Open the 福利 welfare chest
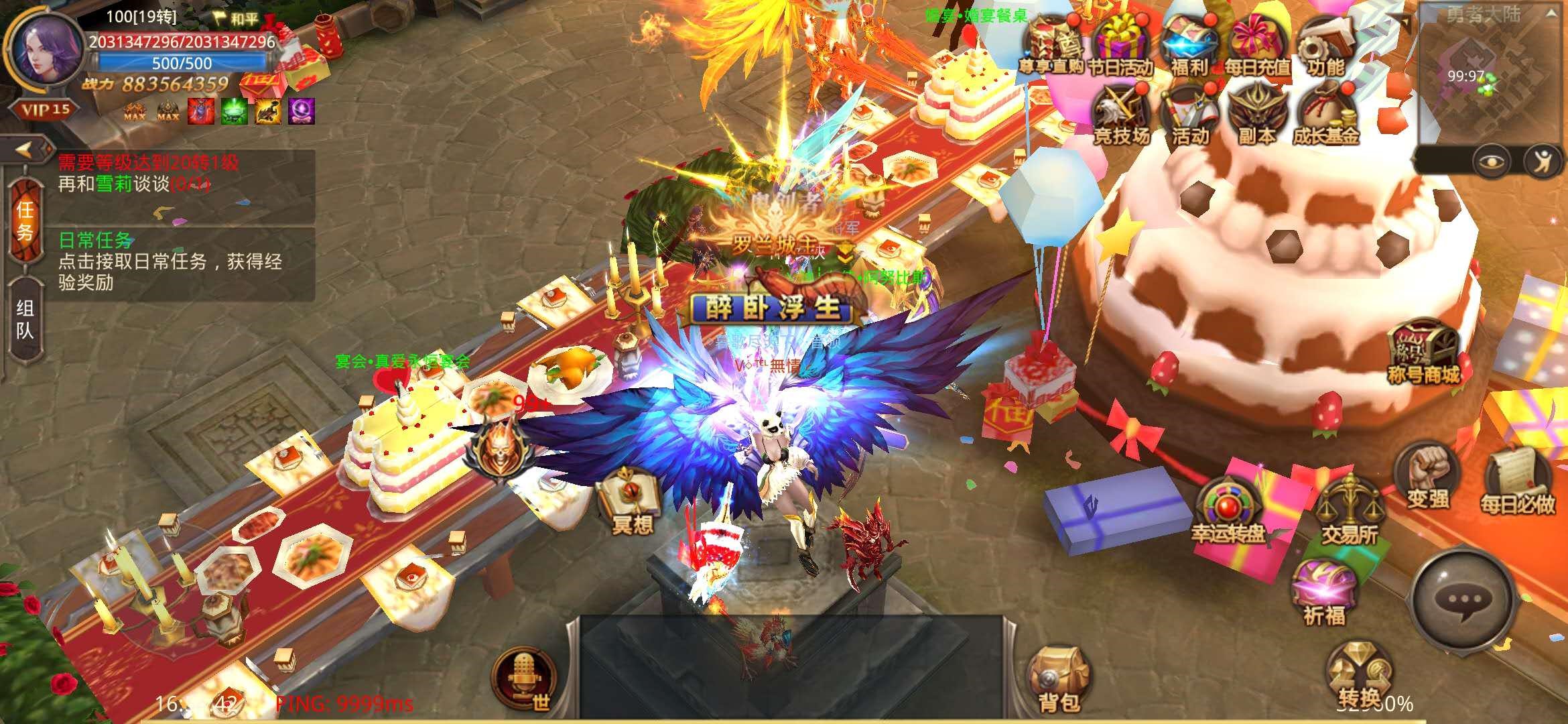This screenshot has width=1568, height=724. (x=1189, y=44)
